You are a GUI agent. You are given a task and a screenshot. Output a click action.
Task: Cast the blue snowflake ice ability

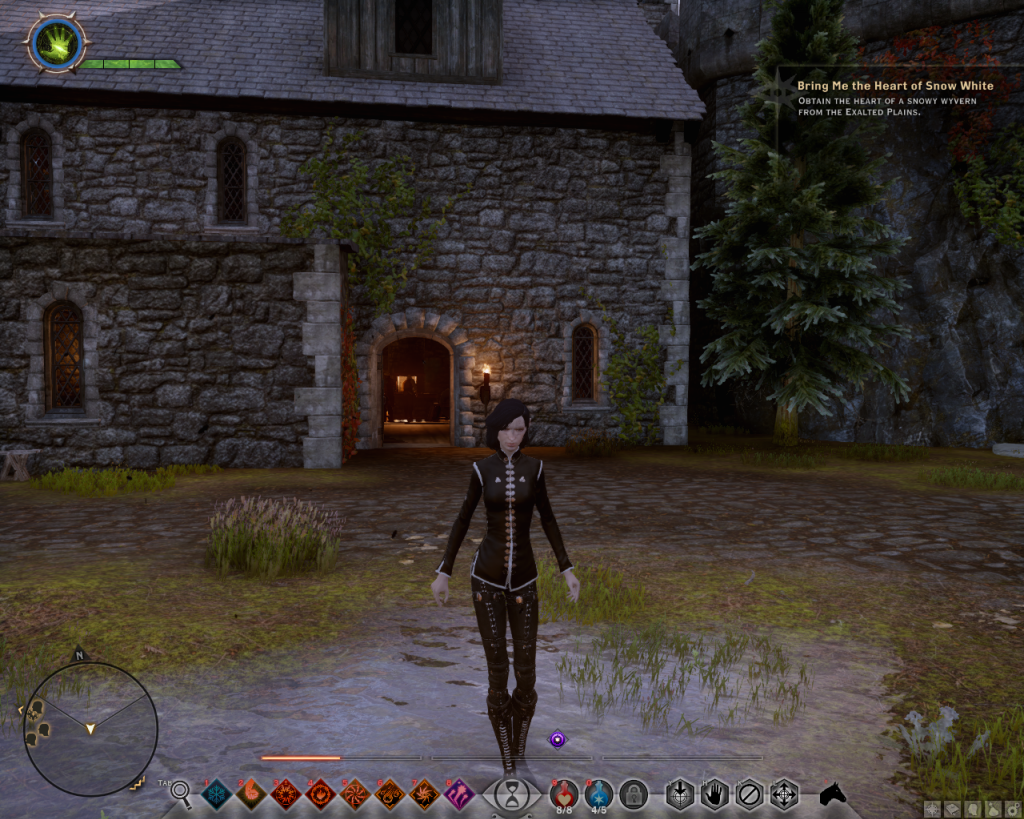(217, 794)
